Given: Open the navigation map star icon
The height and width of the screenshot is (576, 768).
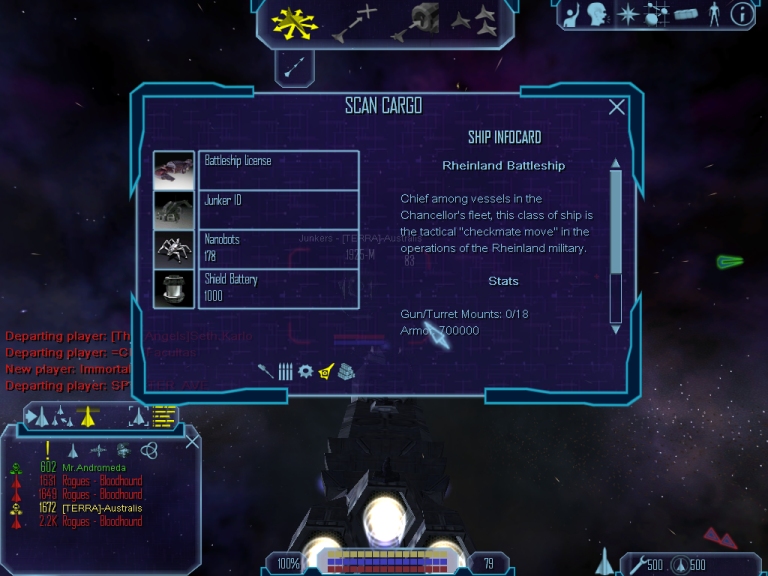Looking at the screenshot, I should point(628,14).
